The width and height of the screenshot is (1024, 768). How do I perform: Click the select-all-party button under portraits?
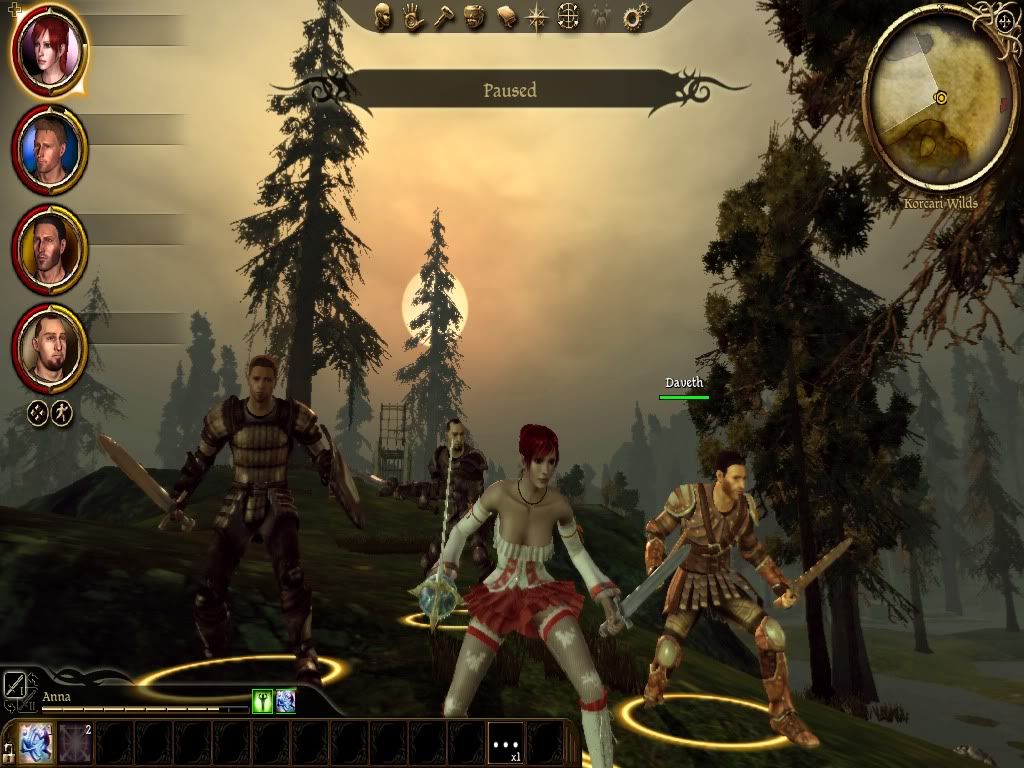tap(35, 411)
